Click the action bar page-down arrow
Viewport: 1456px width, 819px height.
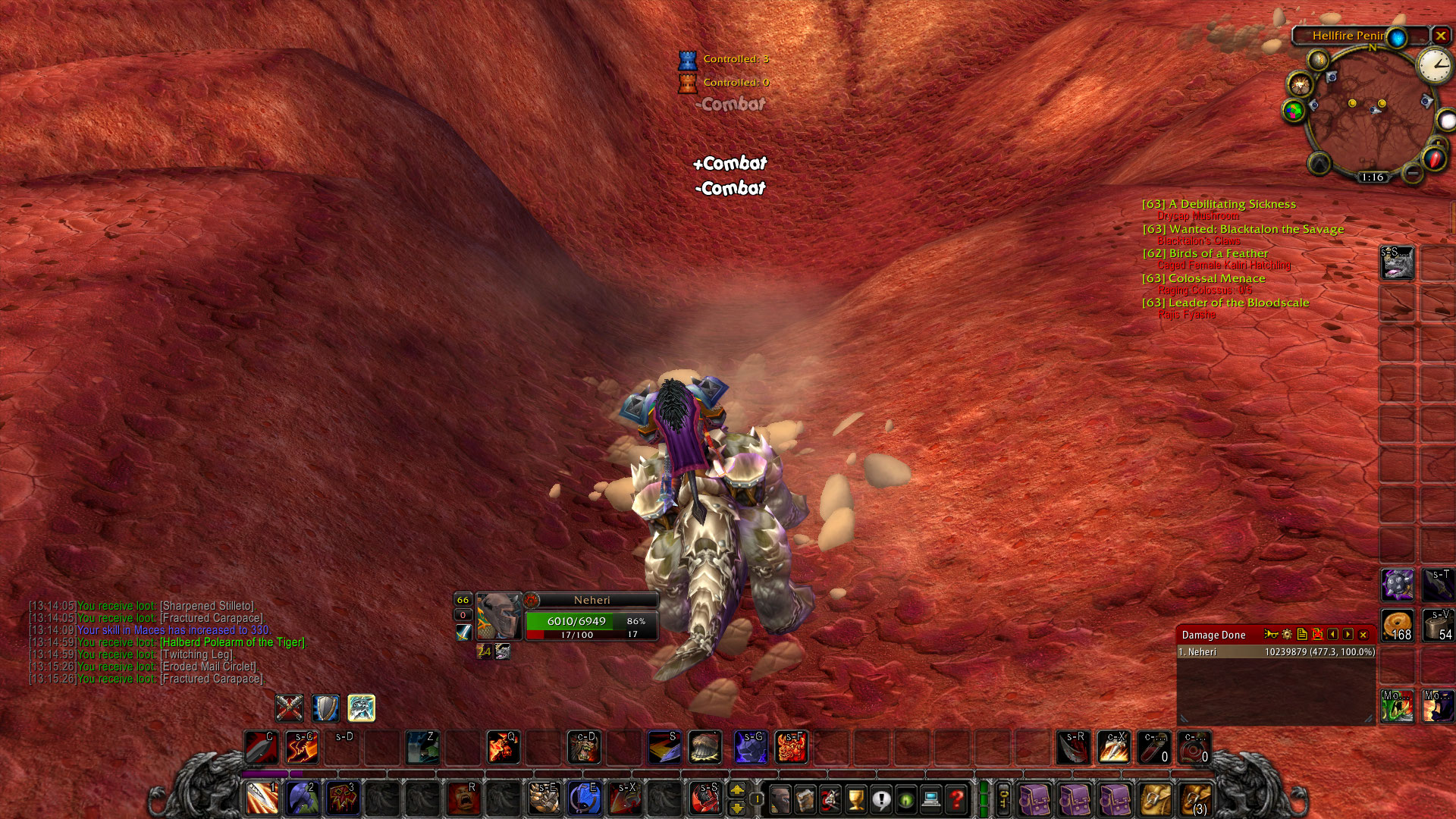(x=738, y=807)
